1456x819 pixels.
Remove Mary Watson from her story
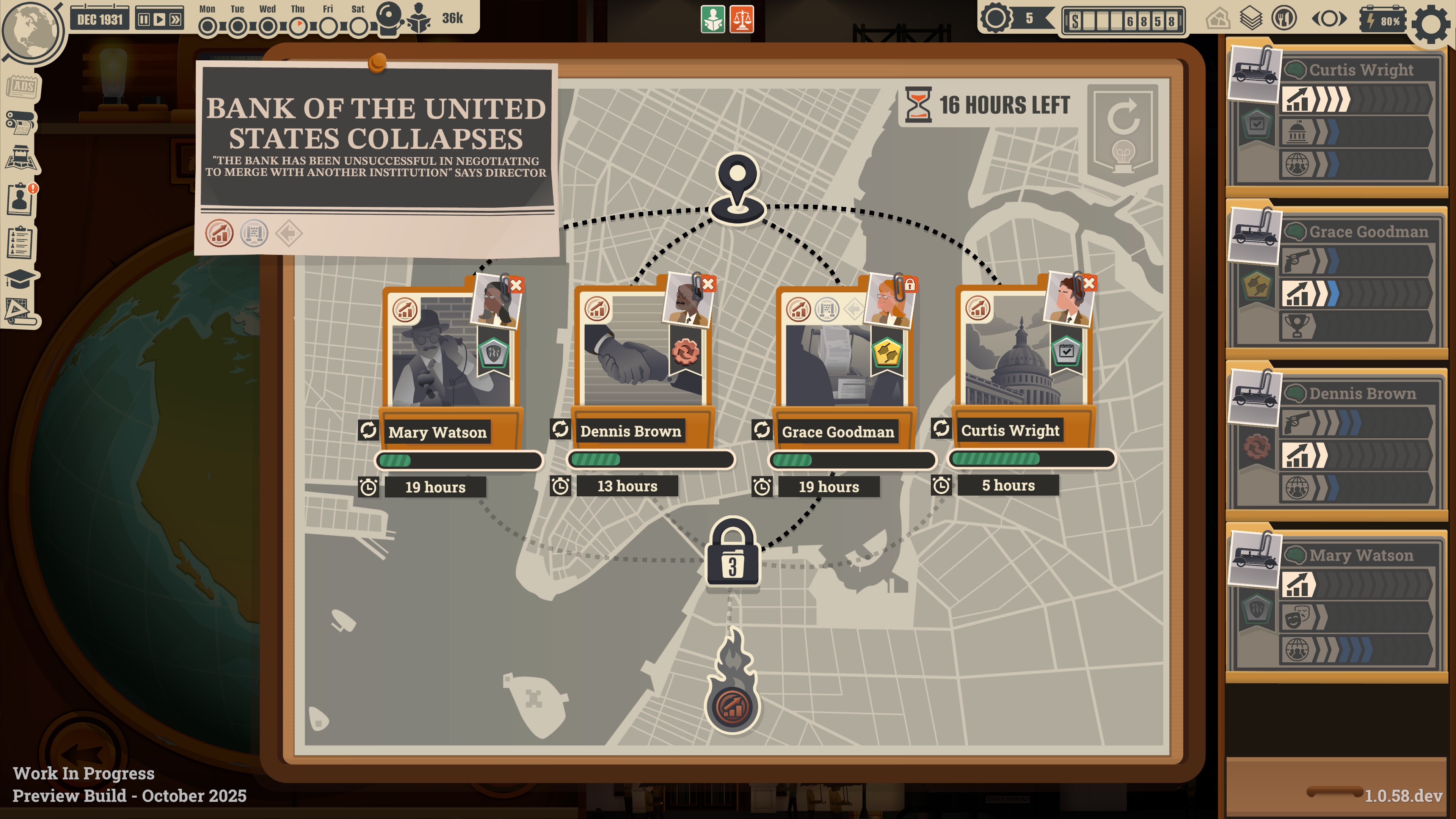(x=516, y=286)
